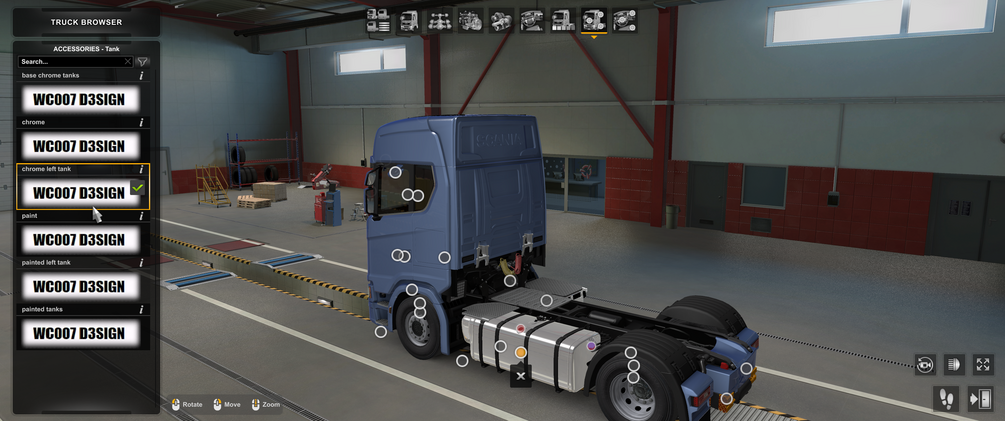Image resolution: width=1005 pixels, height=421 pixels.
Task: Exit the workshop via door icon
Action: pyautogui.click(x=979, y=399)
